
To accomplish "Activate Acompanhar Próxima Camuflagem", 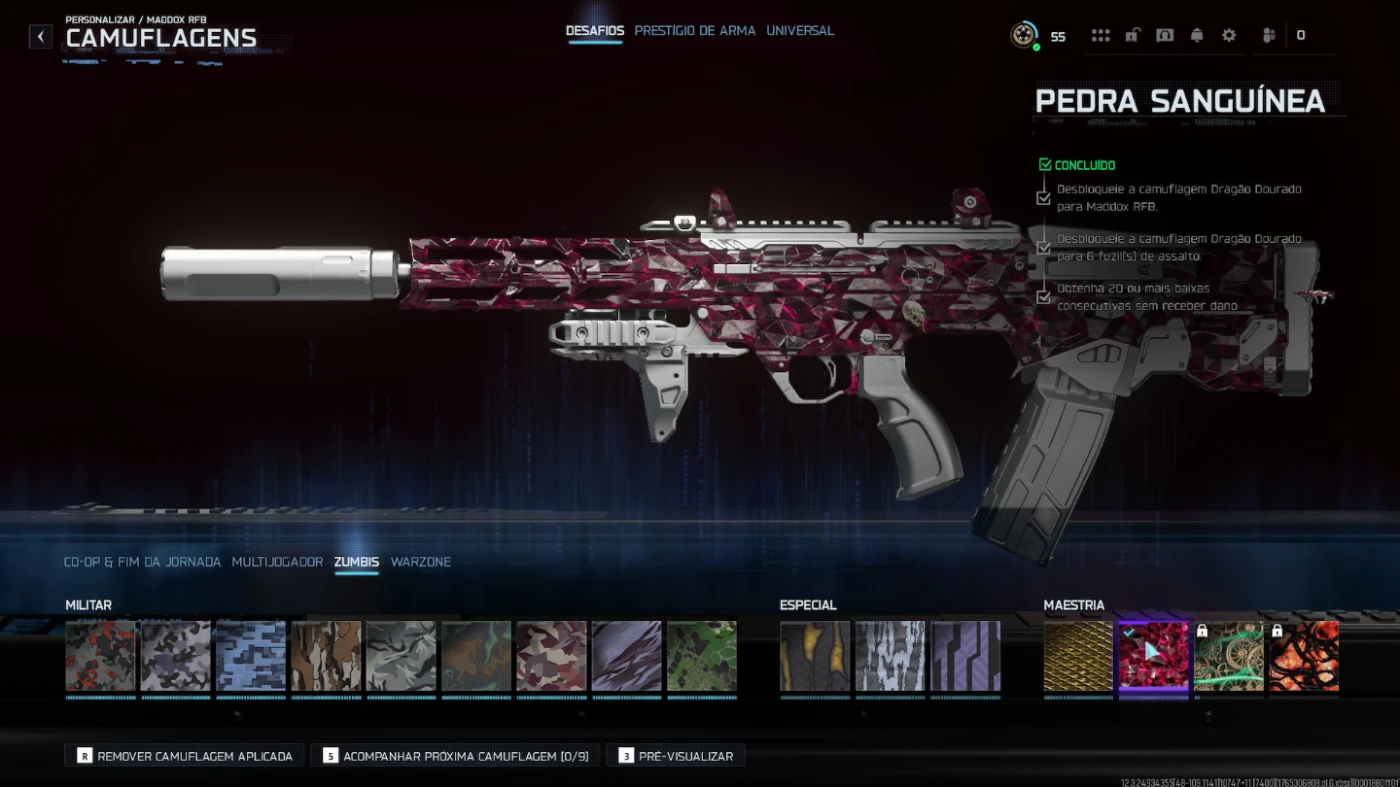I will [x=455, y=756].
